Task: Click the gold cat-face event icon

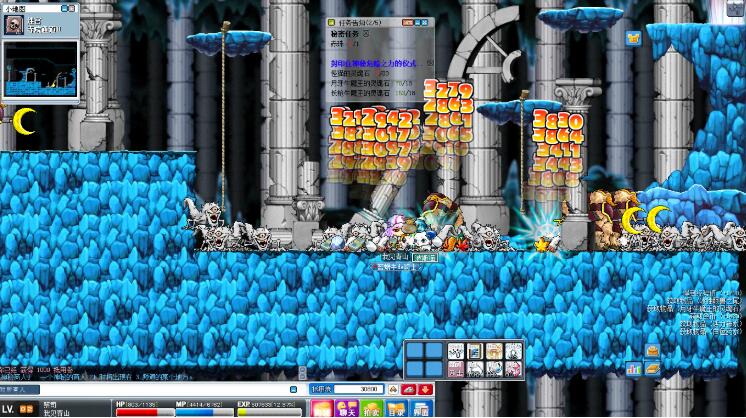Action: (633, 39)
